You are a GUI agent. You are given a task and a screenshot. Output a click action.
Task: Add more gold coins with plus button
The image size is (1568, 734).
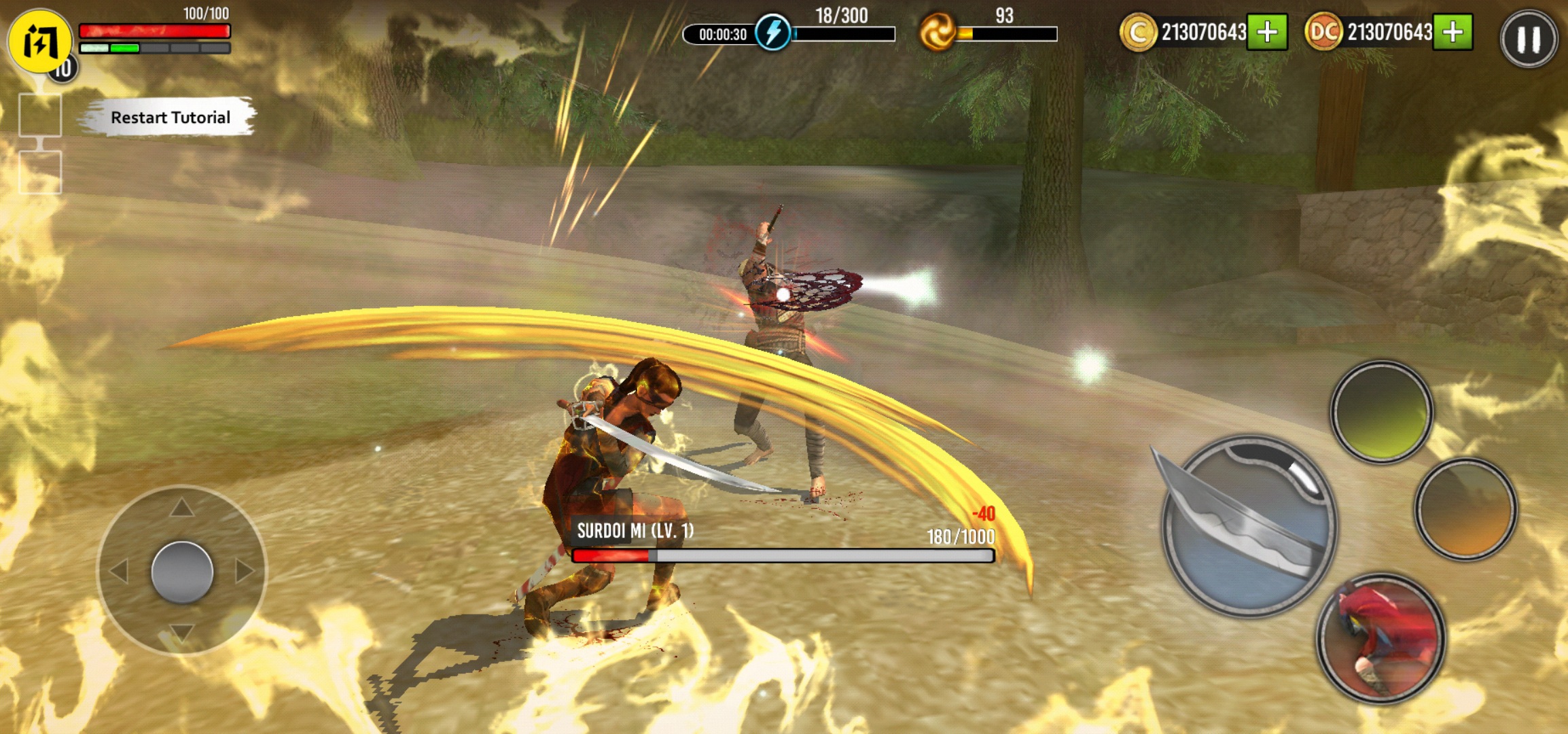(x=1267, y=32)
